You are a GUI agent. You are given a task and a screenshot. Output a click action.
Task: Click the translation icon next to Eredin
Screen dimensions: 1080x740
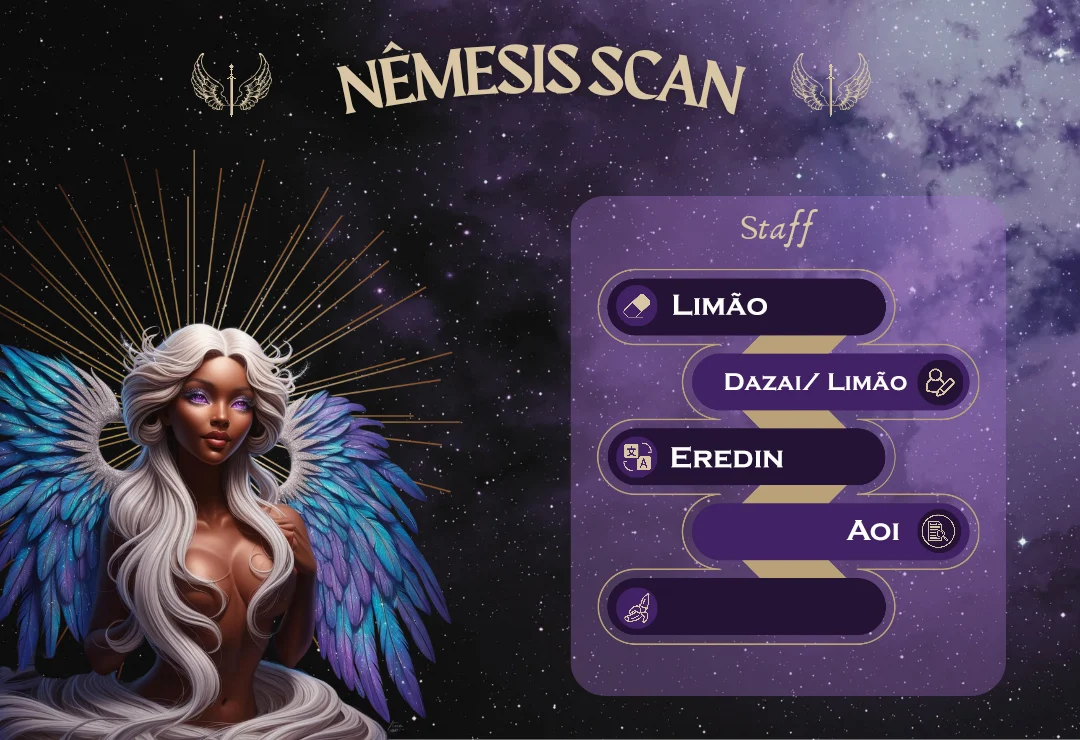637,458
